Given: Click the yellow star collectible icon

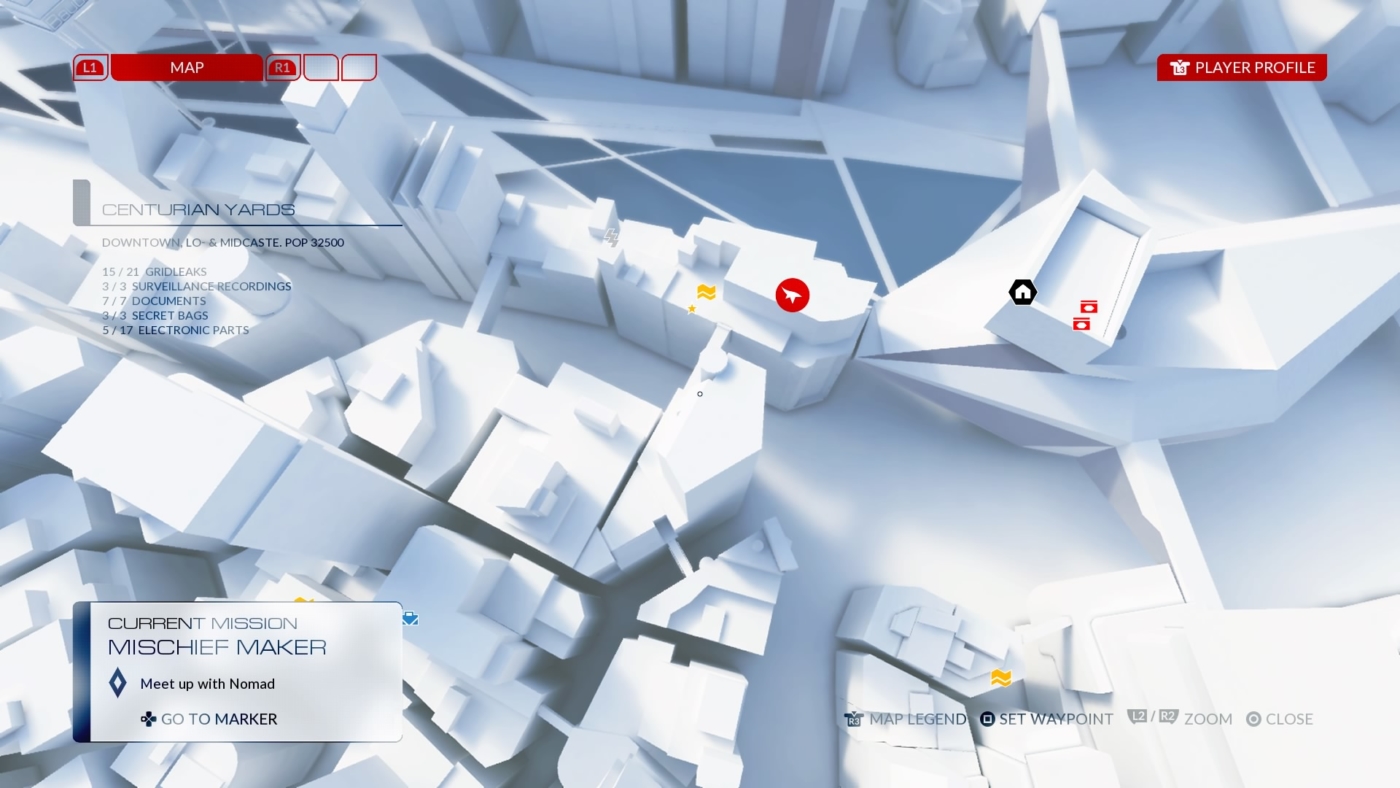Looking at the screenshot, I should pyautogui.click(x=691, y=309).
